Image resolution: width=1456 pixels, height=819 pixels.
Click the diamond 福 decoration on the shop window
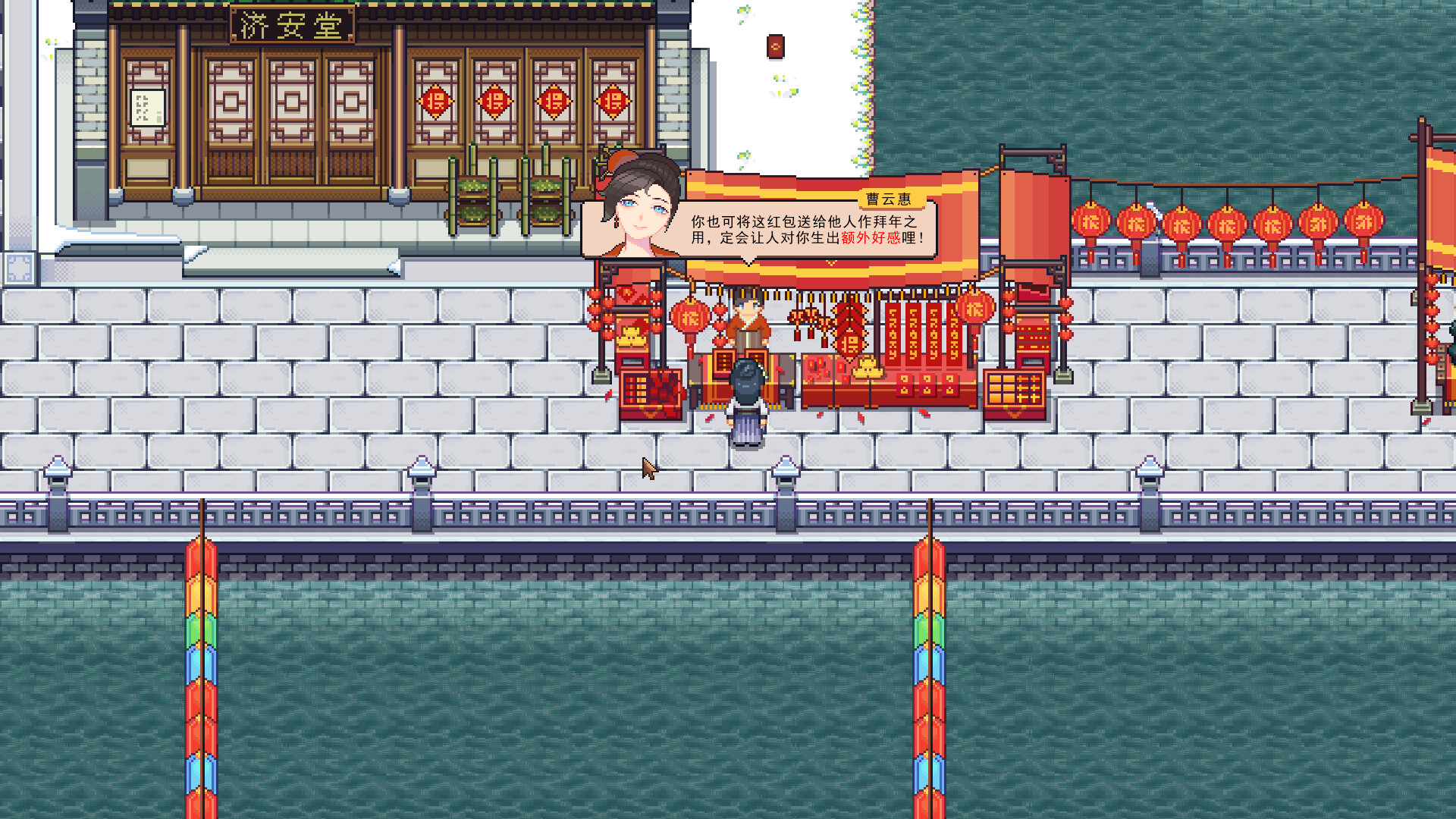435,101
